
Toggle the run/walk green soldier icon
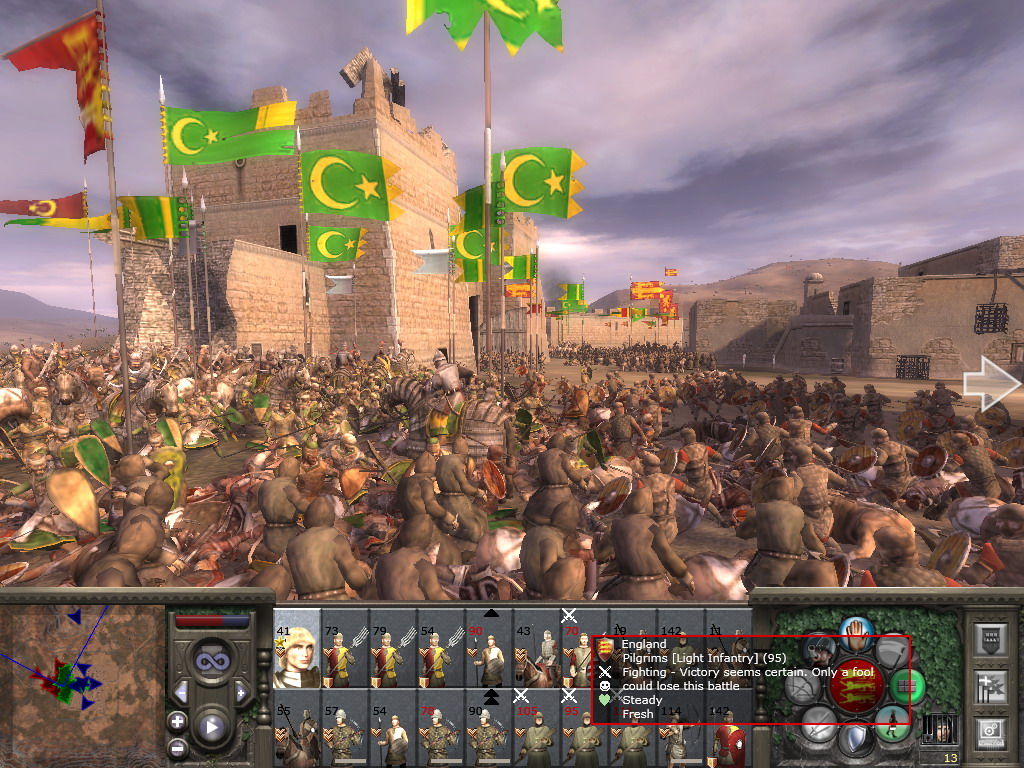pyautogui.click(x=892, y=722)
